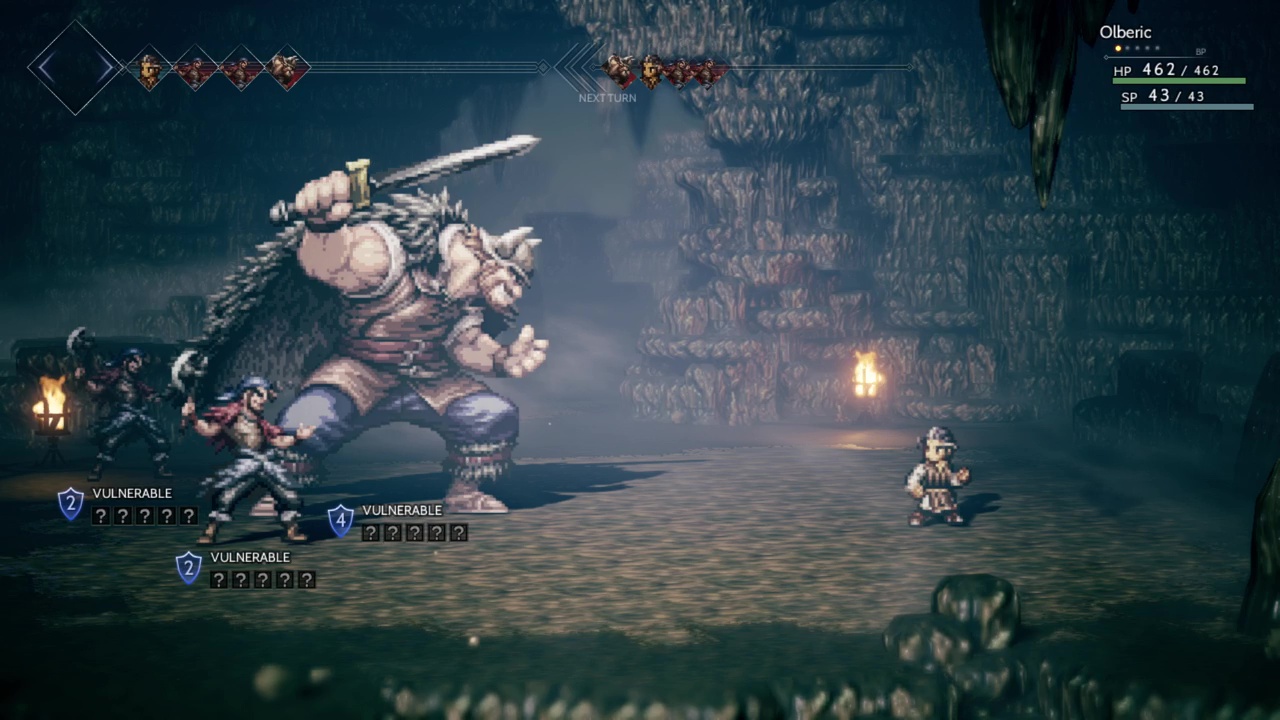Select the horned boss portrait in current turn order
The width and height of the screenshot is (1280, 720).
(x=287, y=69)
